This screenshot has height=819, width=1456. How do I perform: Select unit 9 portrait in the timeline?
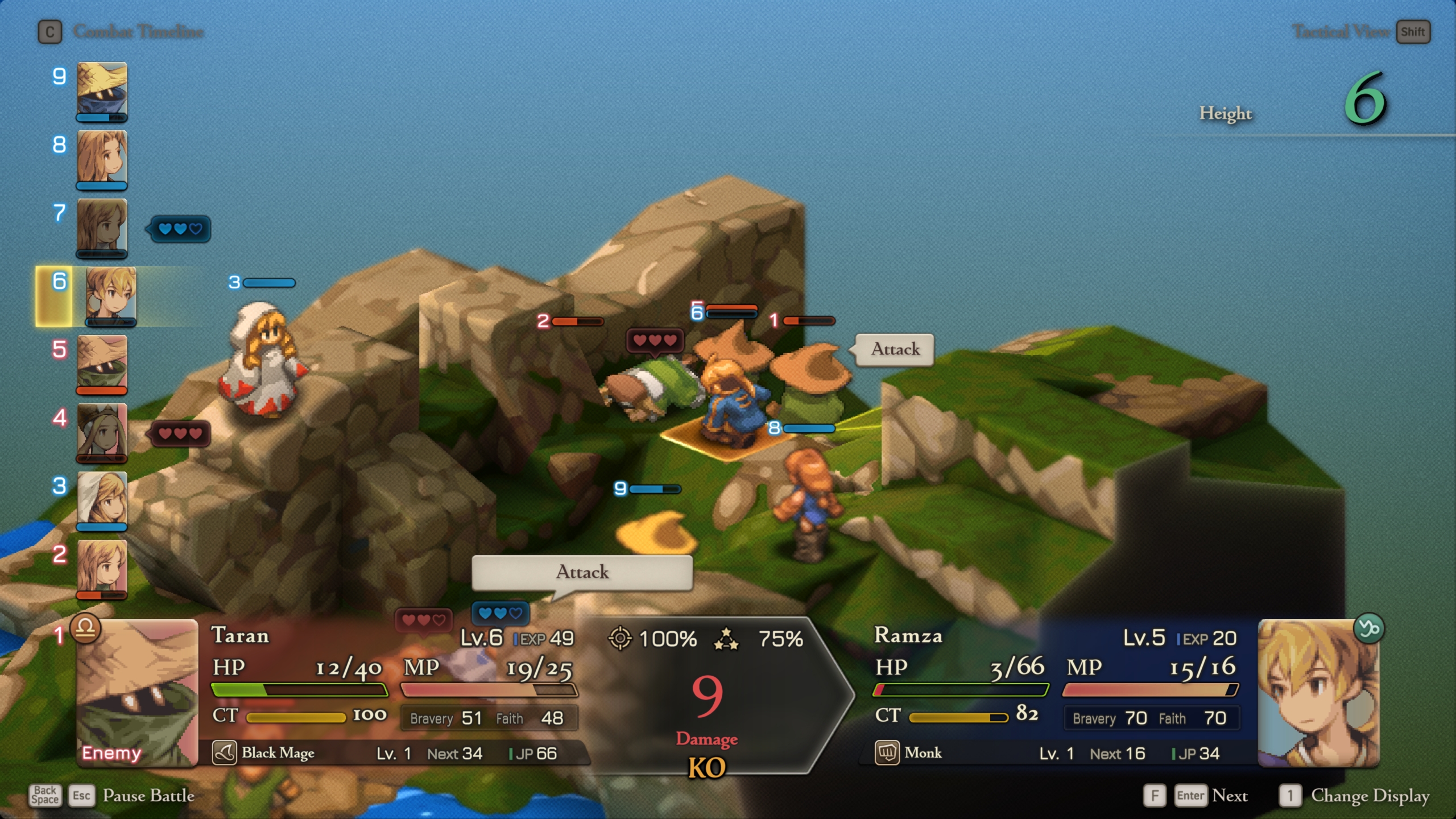102,91
